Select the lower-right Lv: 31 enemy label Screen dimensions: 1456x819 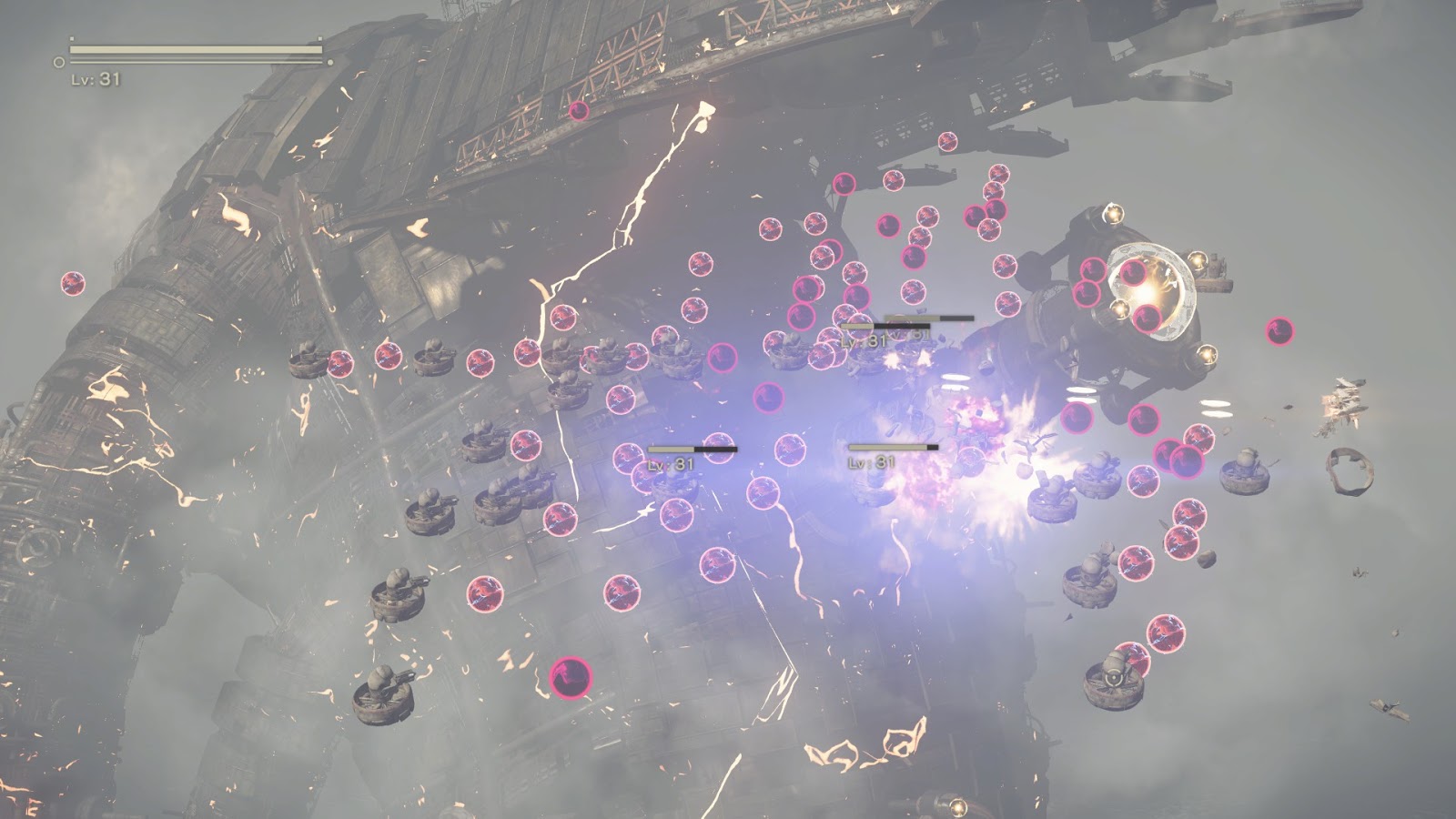pyautogui.click(x=873, y=460)
